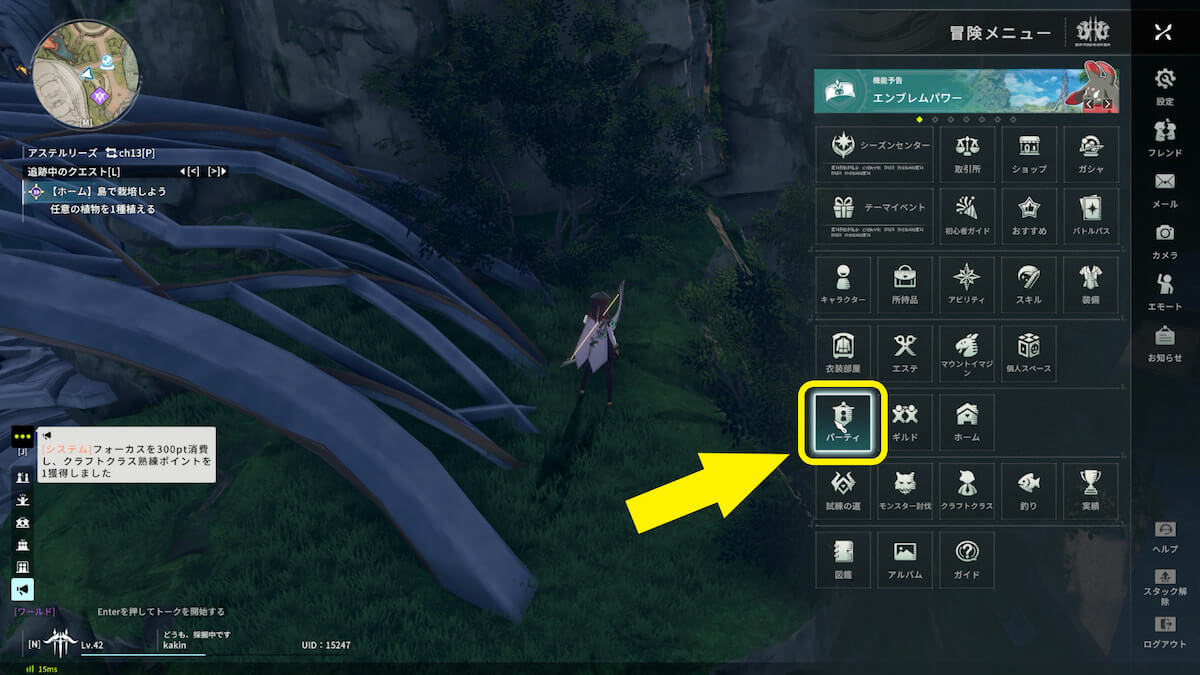Open the フレンド friends list
This screenshot has height=675, width=1200.
(1165, 138)
